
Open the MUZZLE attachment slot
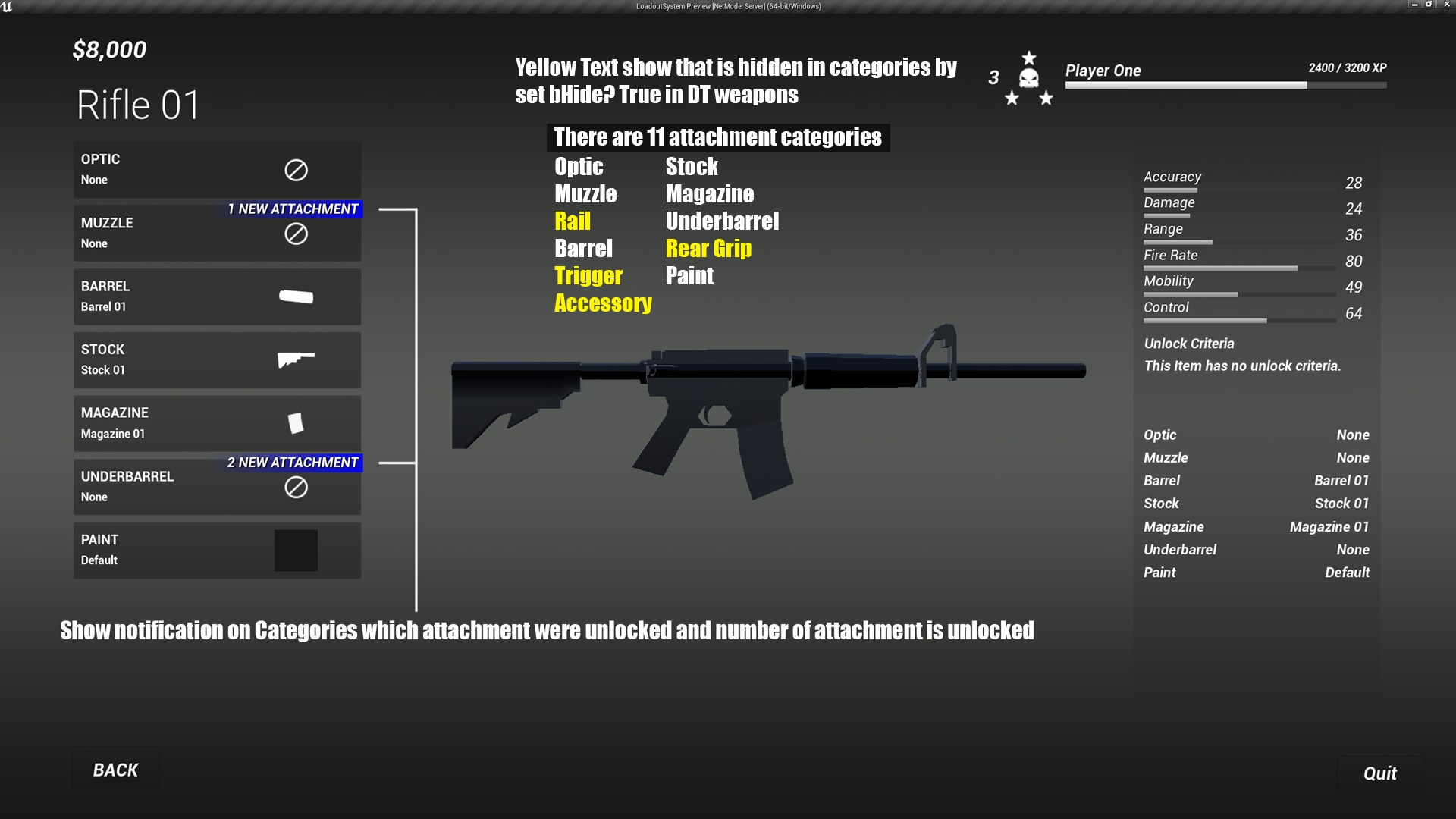(x=217, y=234)
